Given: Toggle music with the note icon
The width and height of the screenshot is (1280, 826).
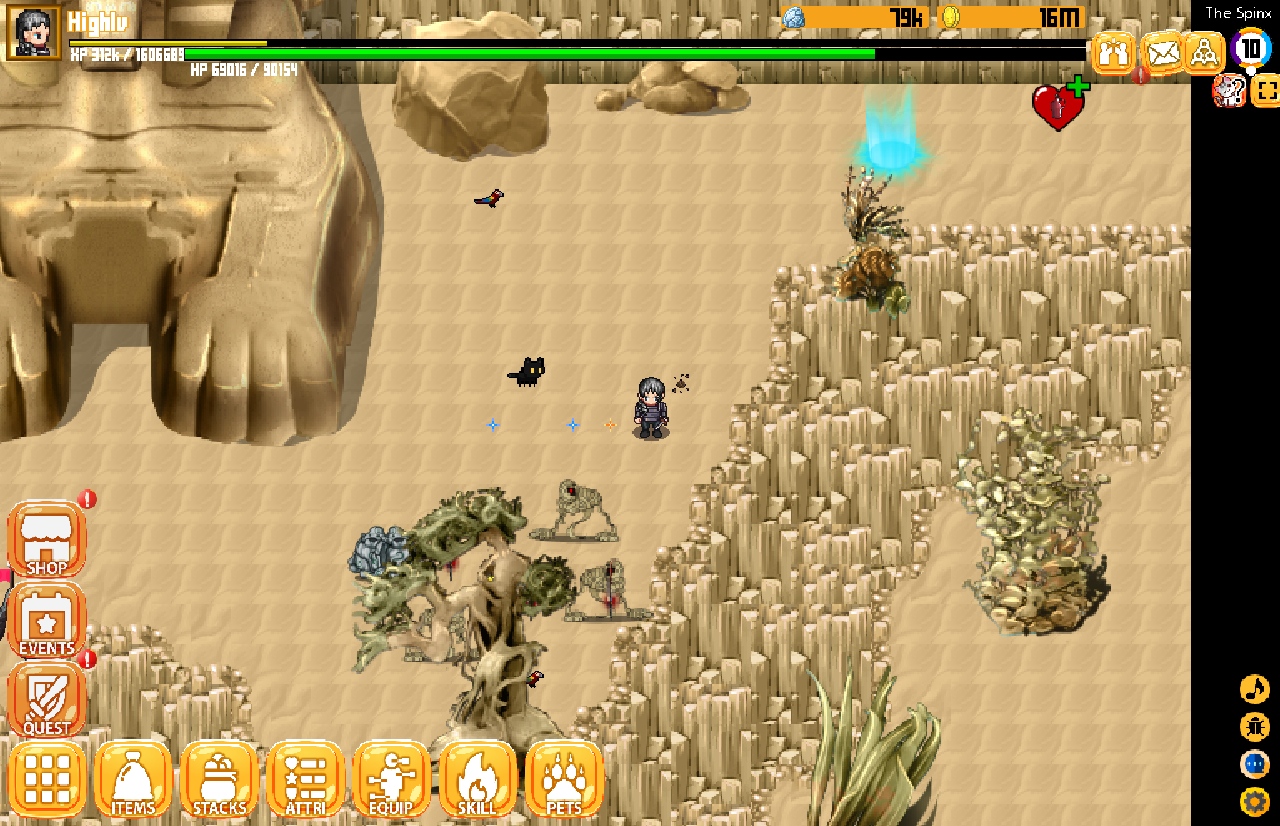Looking at the screenshot, I should click(1254, 689).
